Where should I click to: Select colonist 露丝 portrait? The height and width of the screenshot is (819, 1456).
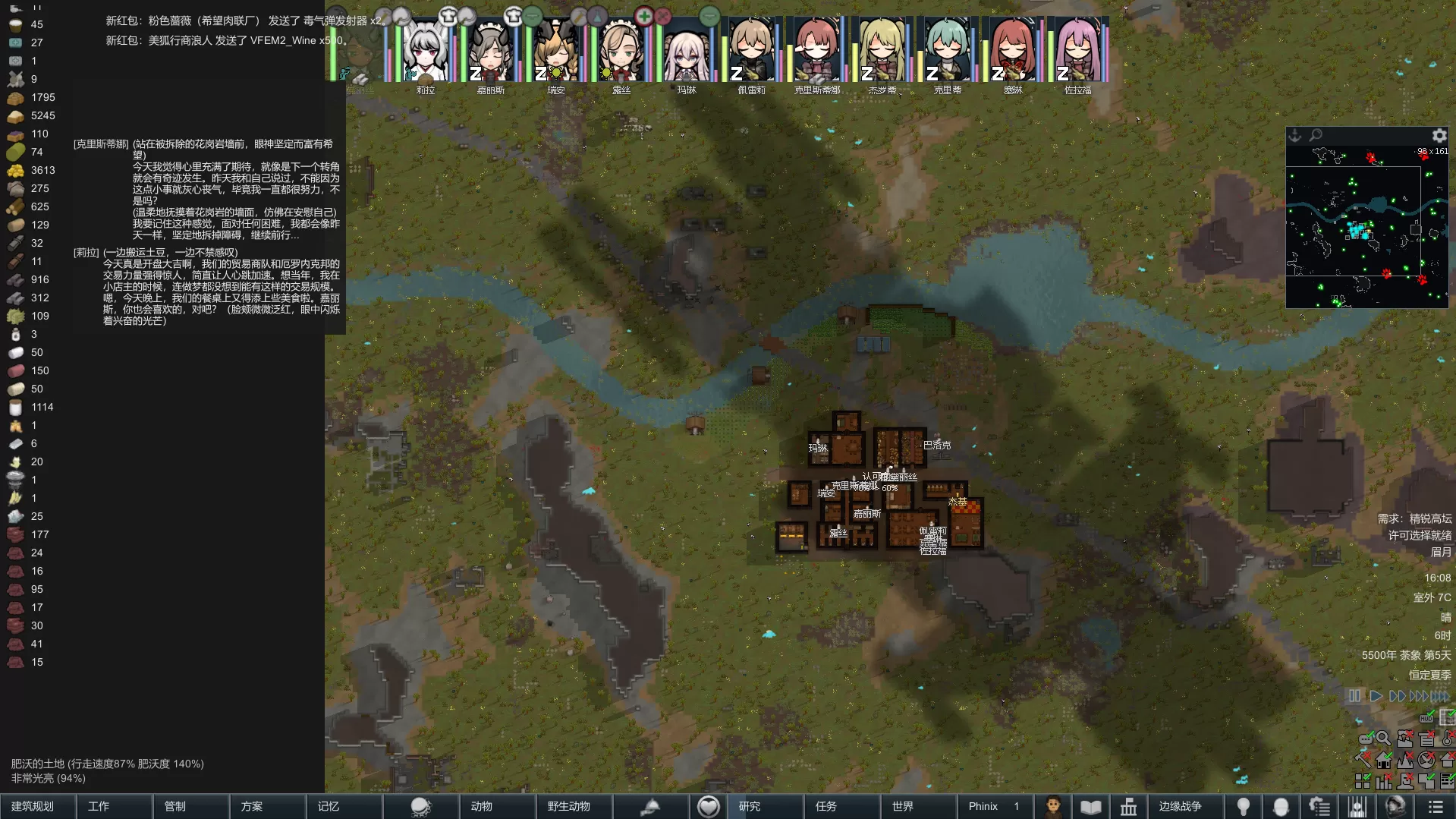[x=621, y=52]
